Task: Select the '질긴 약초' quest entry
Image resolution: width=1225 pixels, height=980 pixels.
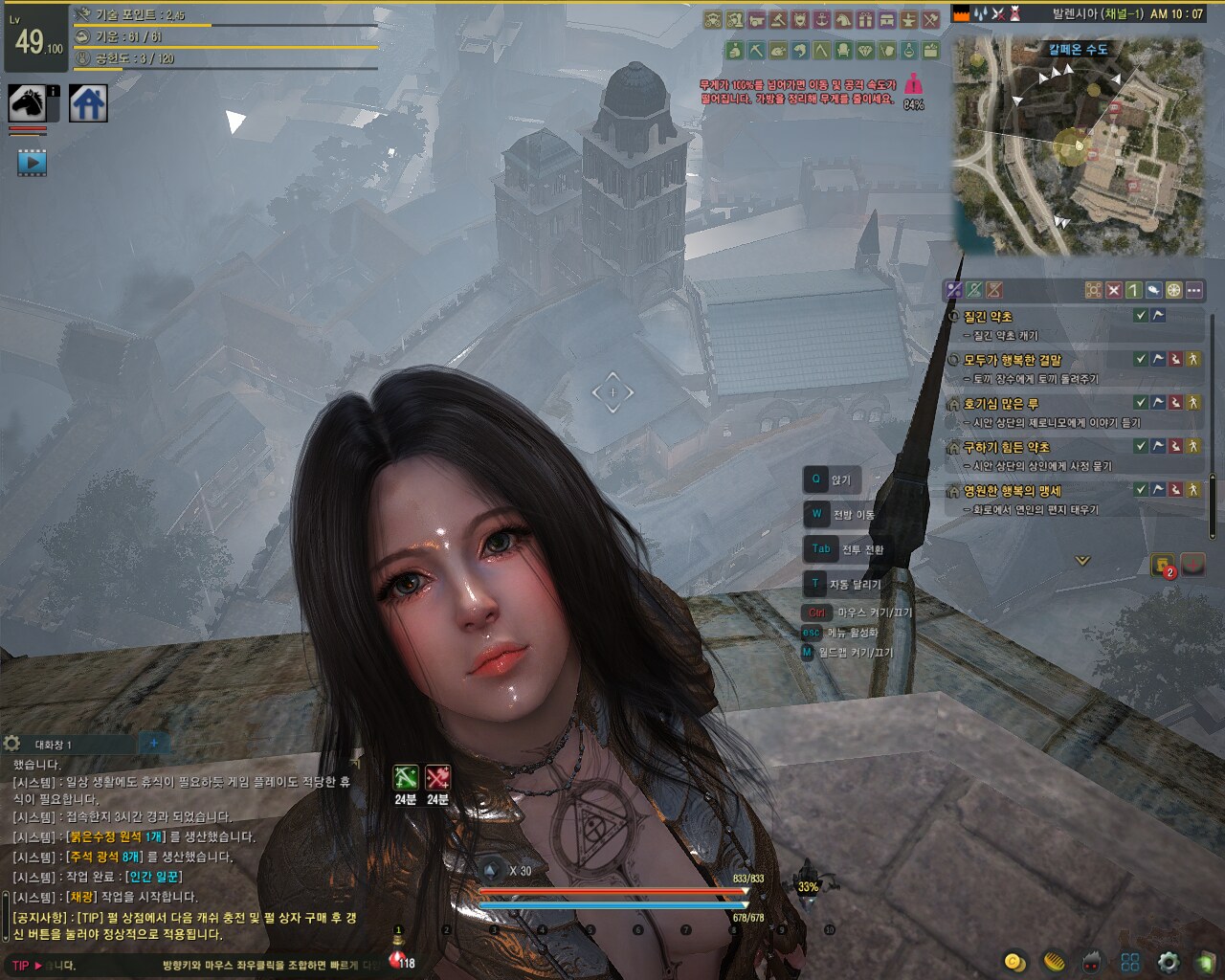Action: [x=988, y=317]
